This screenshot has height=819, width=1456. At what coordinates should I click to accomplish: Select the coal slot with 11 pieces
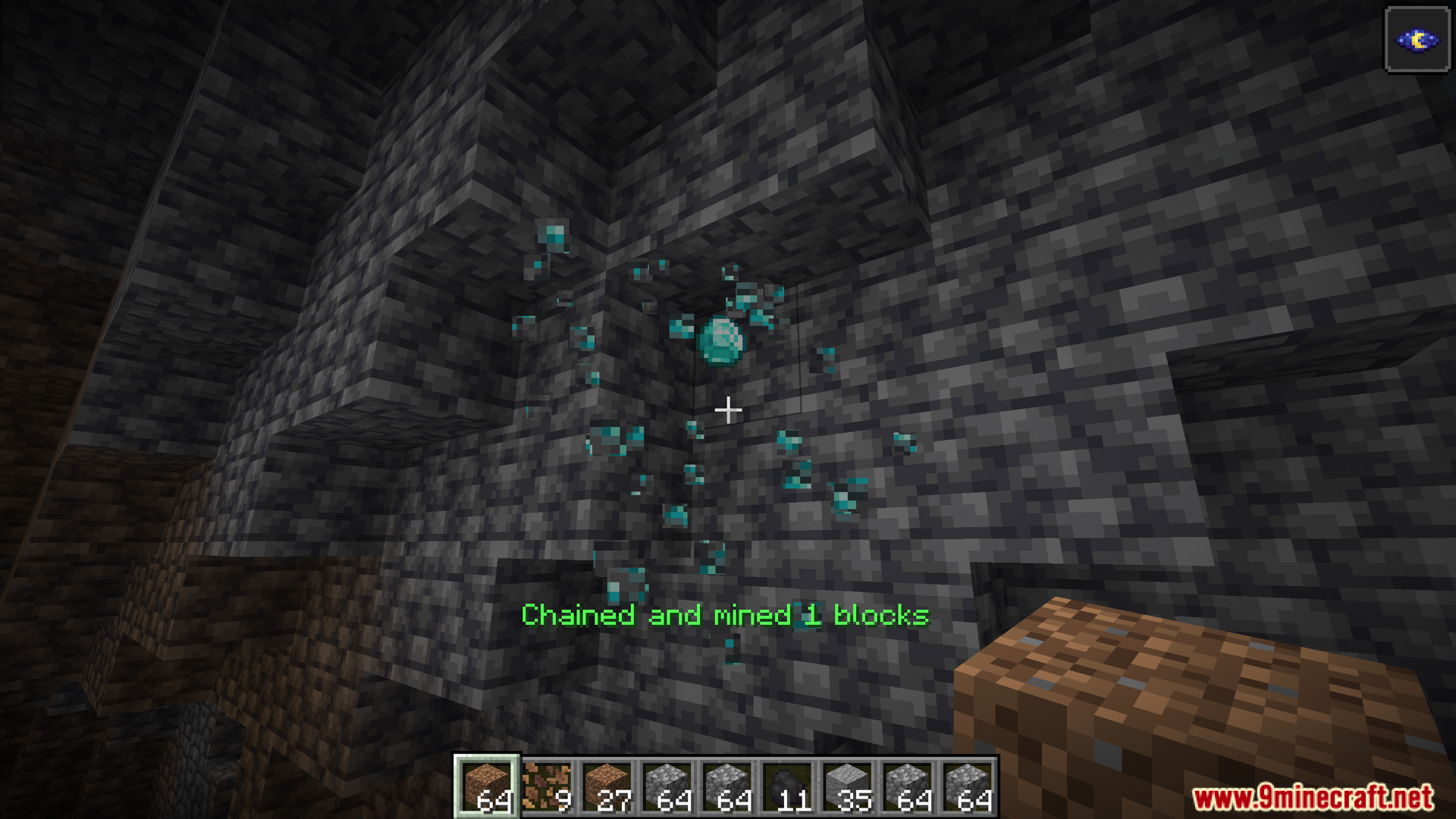[788, 786]
